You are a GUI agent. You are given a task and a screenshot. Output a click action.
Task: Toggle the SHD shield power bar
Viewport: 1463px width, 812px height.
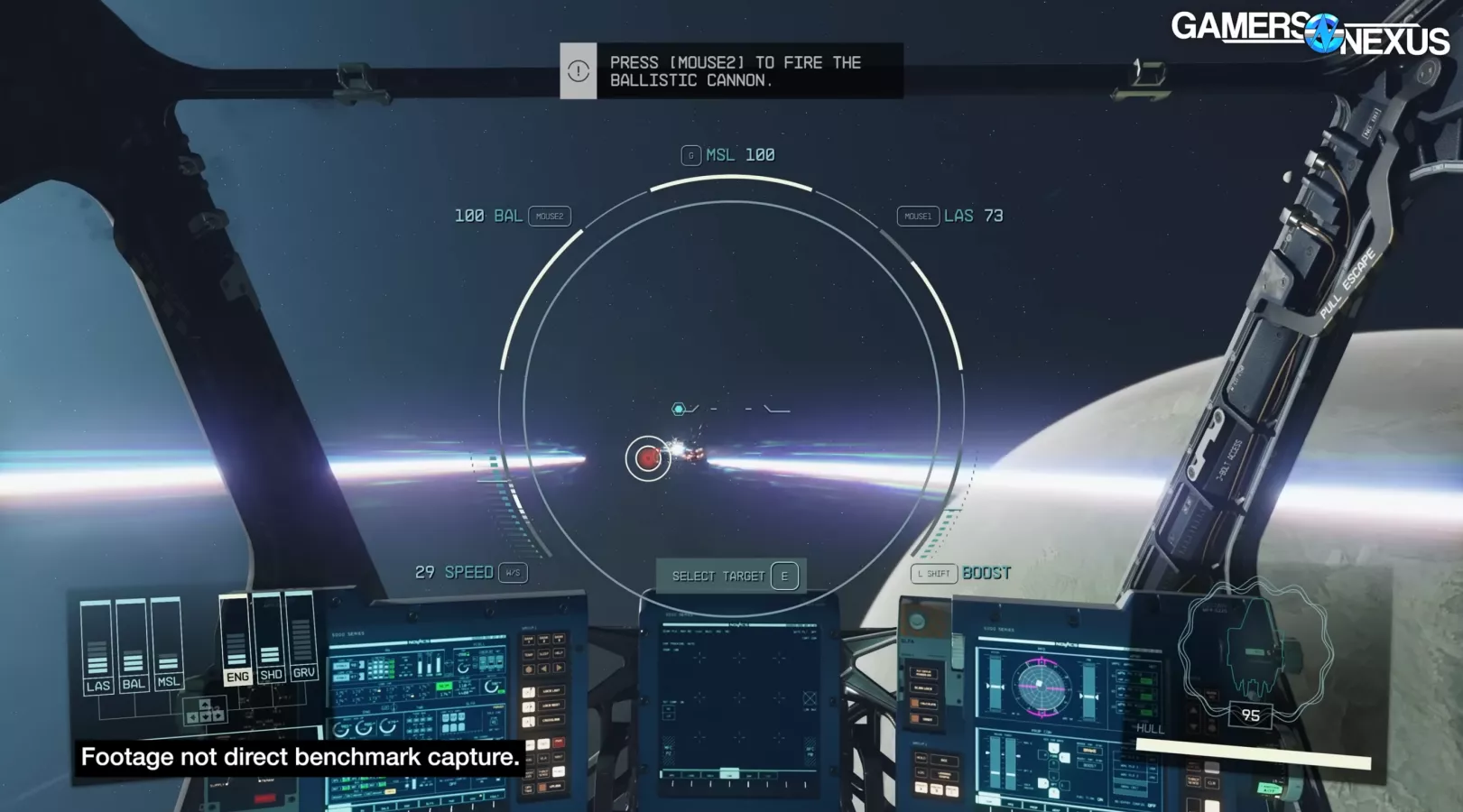pos(271,650)
